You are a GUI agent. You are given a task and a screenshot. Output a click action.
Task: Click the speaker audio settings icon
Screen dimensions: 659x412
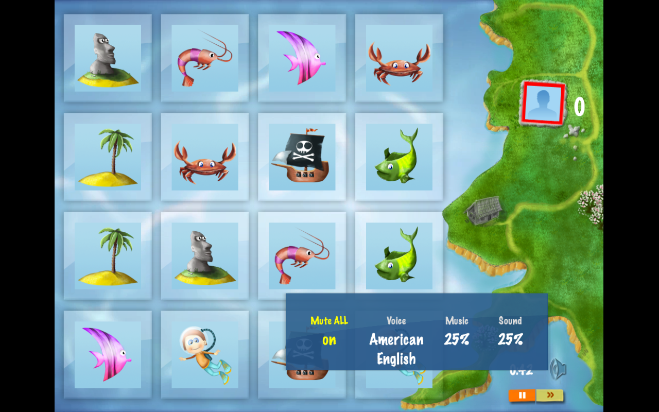558,369
